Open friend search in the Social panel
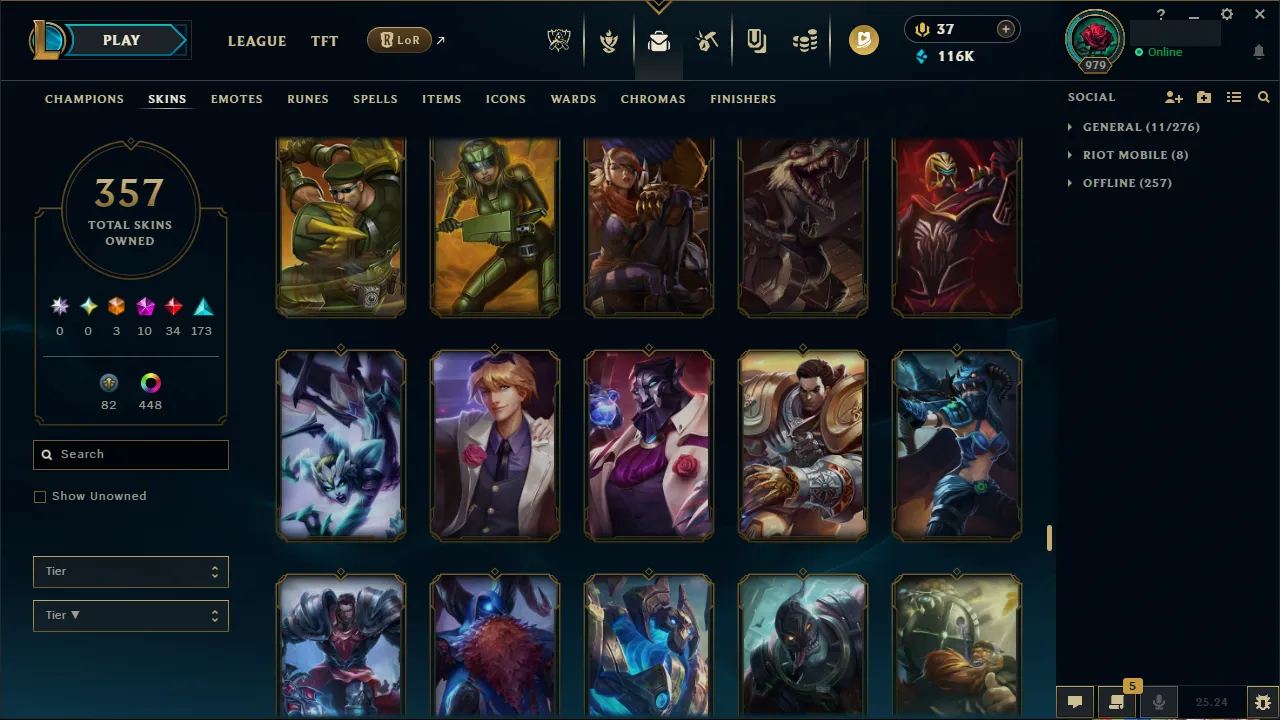This screenshot has width=1280, height=720. point(1263,97)
